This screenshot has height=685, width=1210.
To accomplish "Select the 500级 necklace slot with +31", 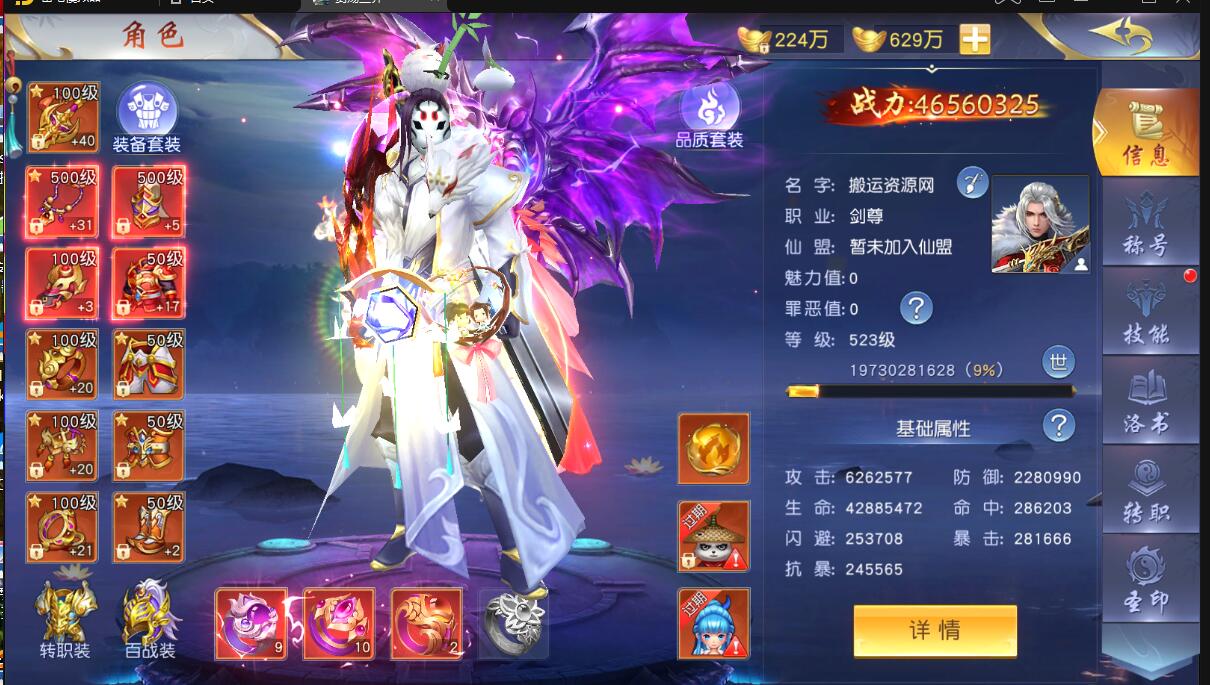I will point(63,201).
